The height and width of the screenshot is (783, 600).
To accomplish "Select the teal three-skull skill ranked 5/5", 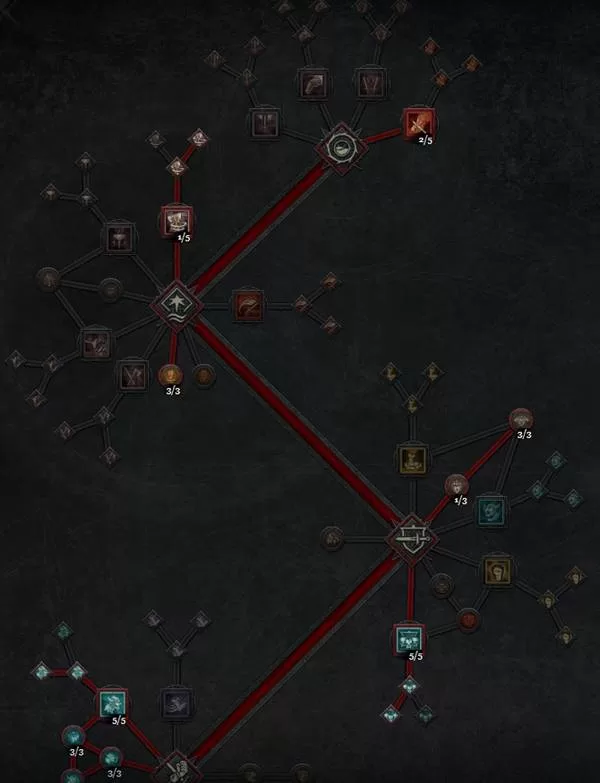I will pyautogui.click(x=408, y=638).
